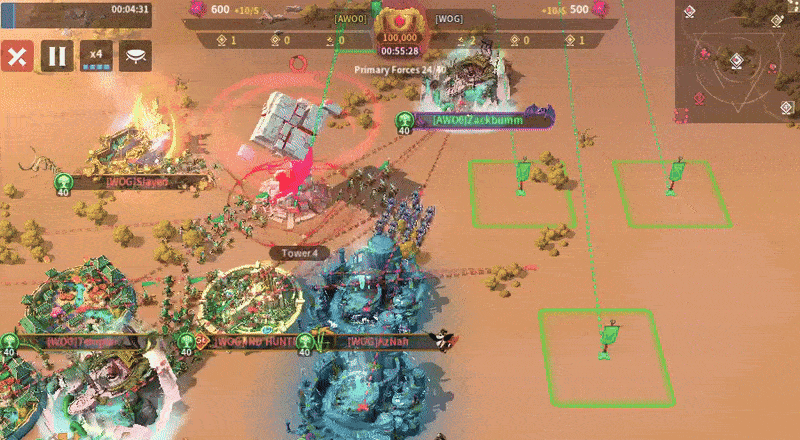Toggle the bowl-shaped view button
This screenshot has width=800, height=440.
[135, 56]
